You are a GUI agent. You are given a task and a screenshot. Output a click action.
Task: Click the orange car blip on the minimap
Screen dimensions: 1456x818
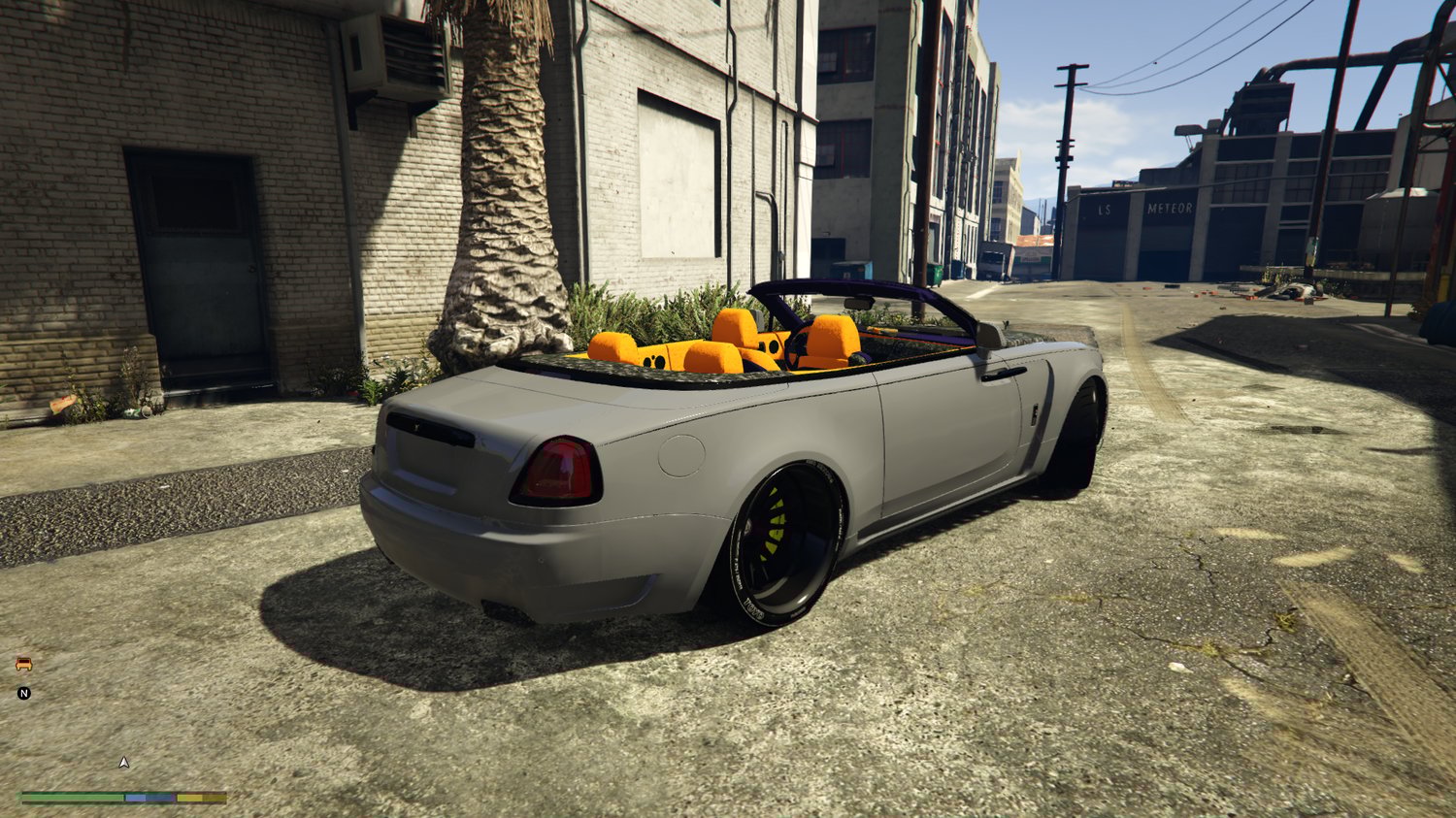pyautogui.click(x=24, y=664)
